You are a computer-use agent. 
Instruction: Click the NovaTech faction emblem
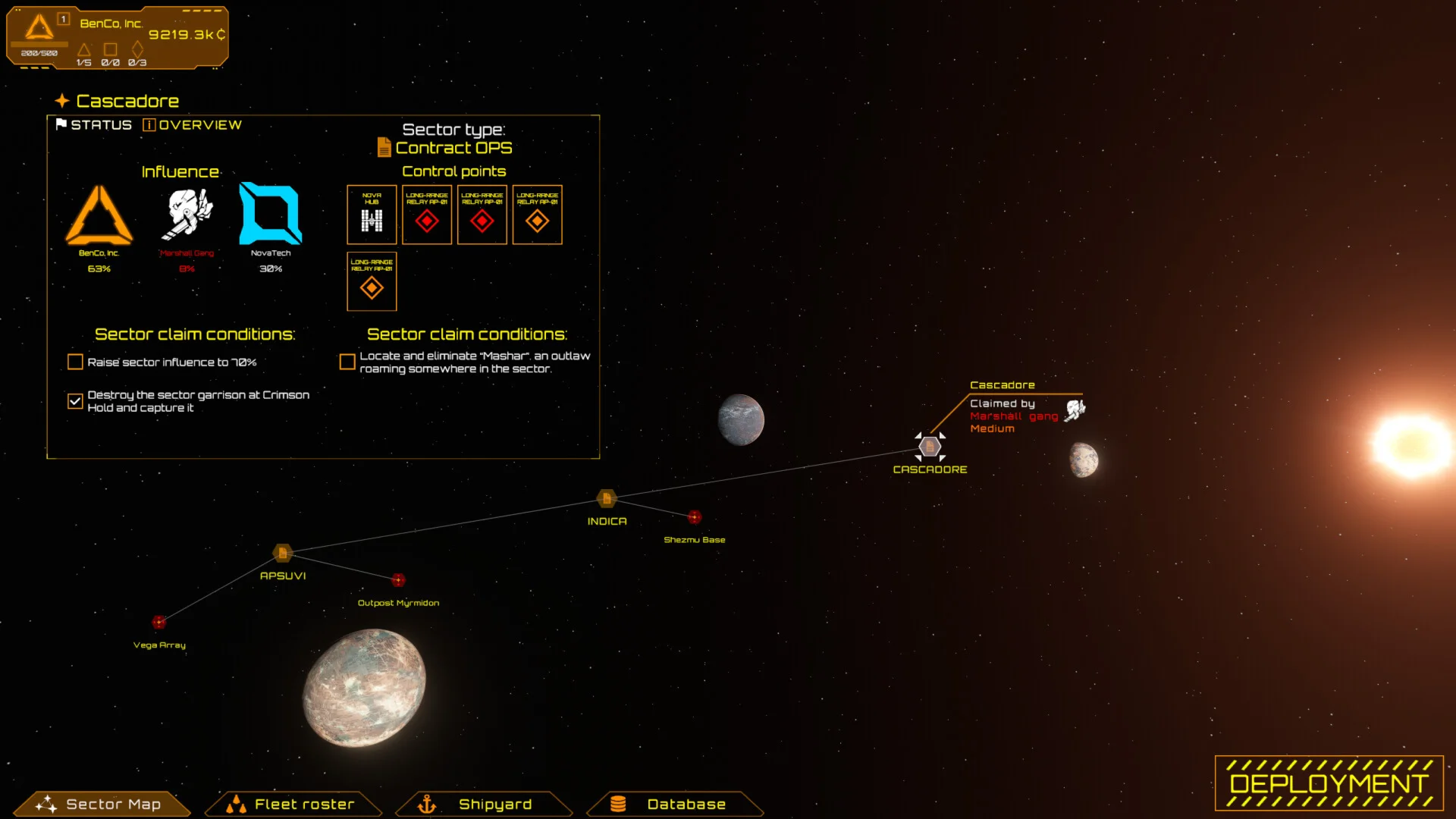pos(270,215)
